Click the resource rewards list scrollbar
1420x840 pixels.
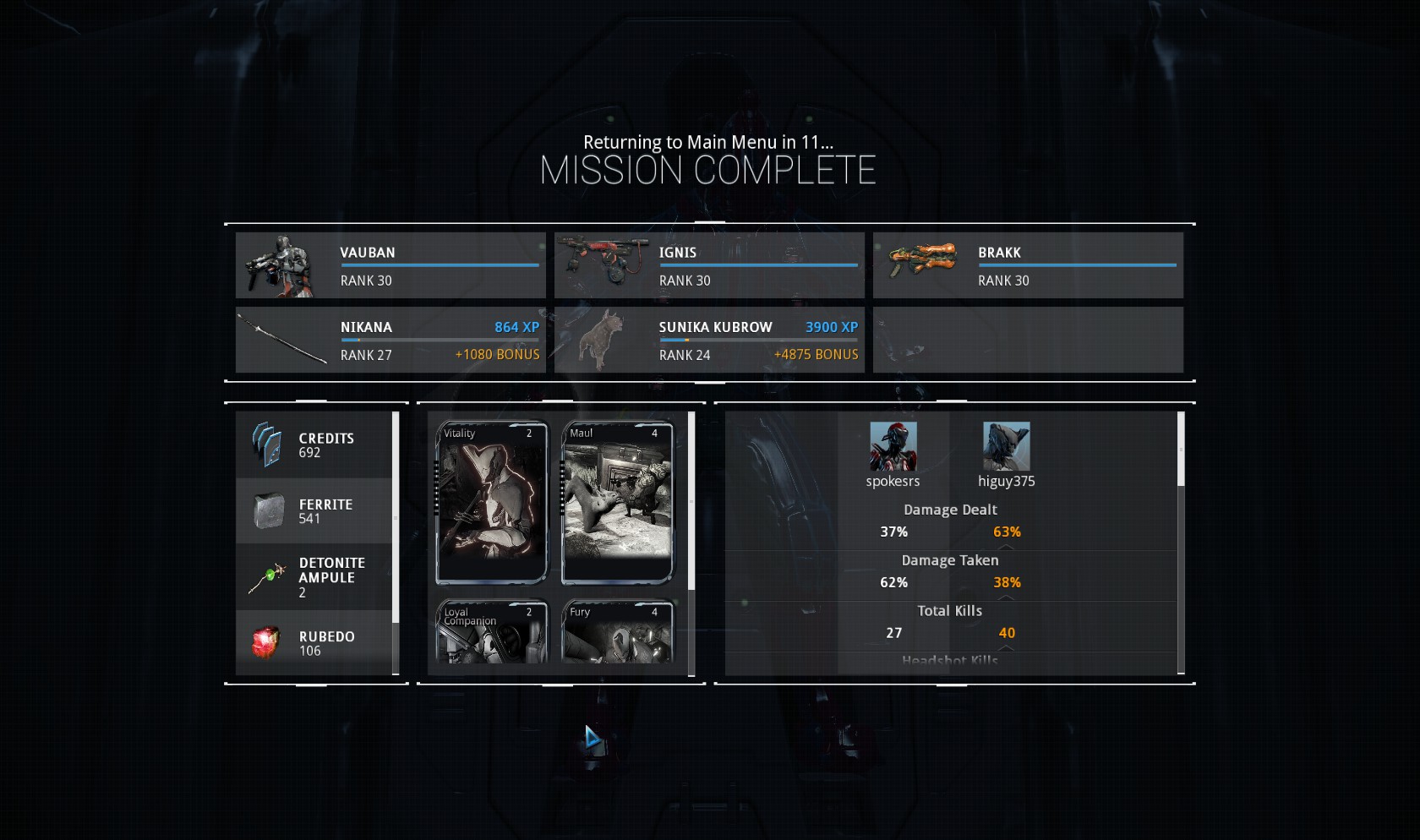396,517
